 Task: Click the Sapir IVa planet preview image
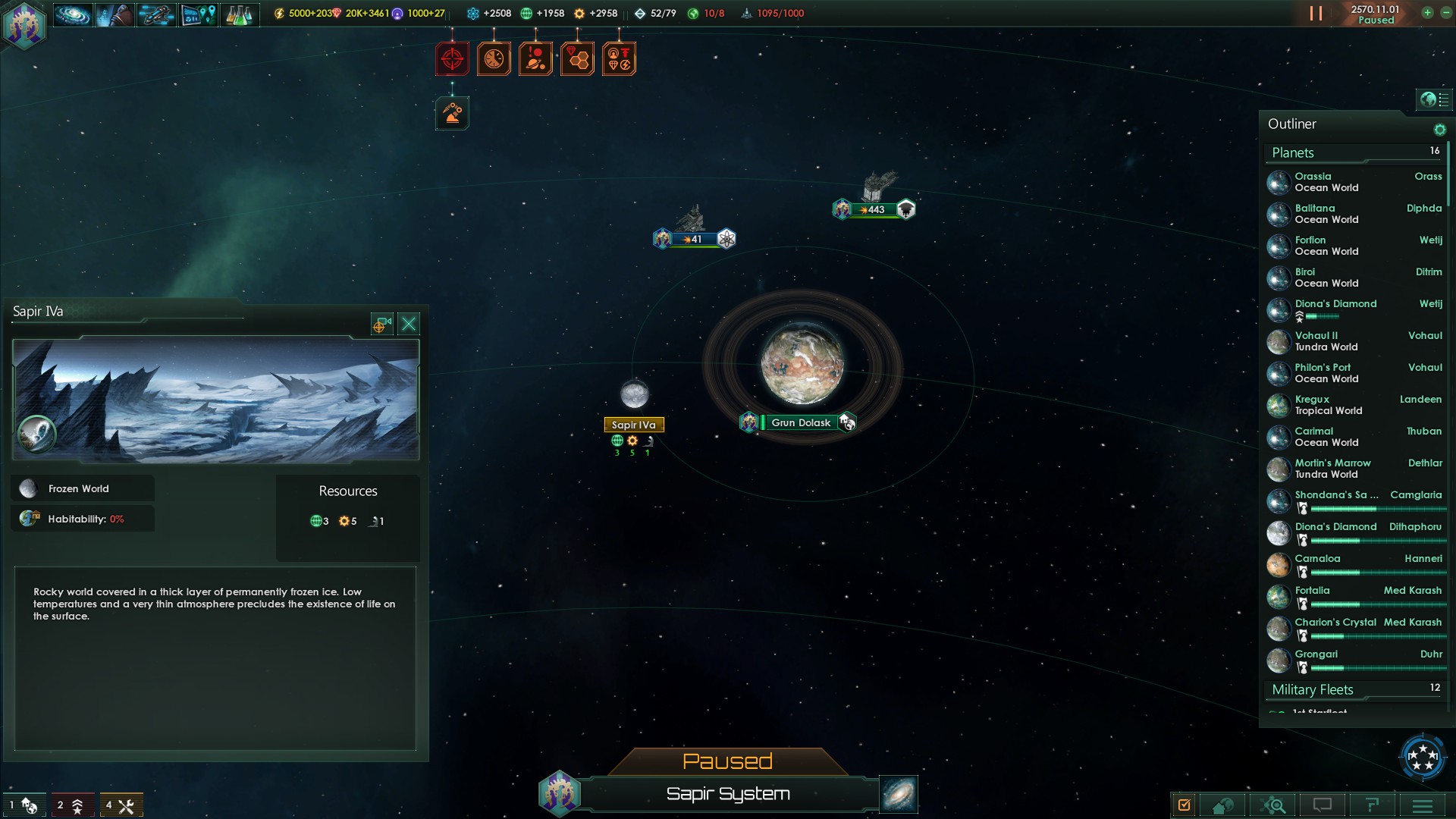tap(215, 398)
